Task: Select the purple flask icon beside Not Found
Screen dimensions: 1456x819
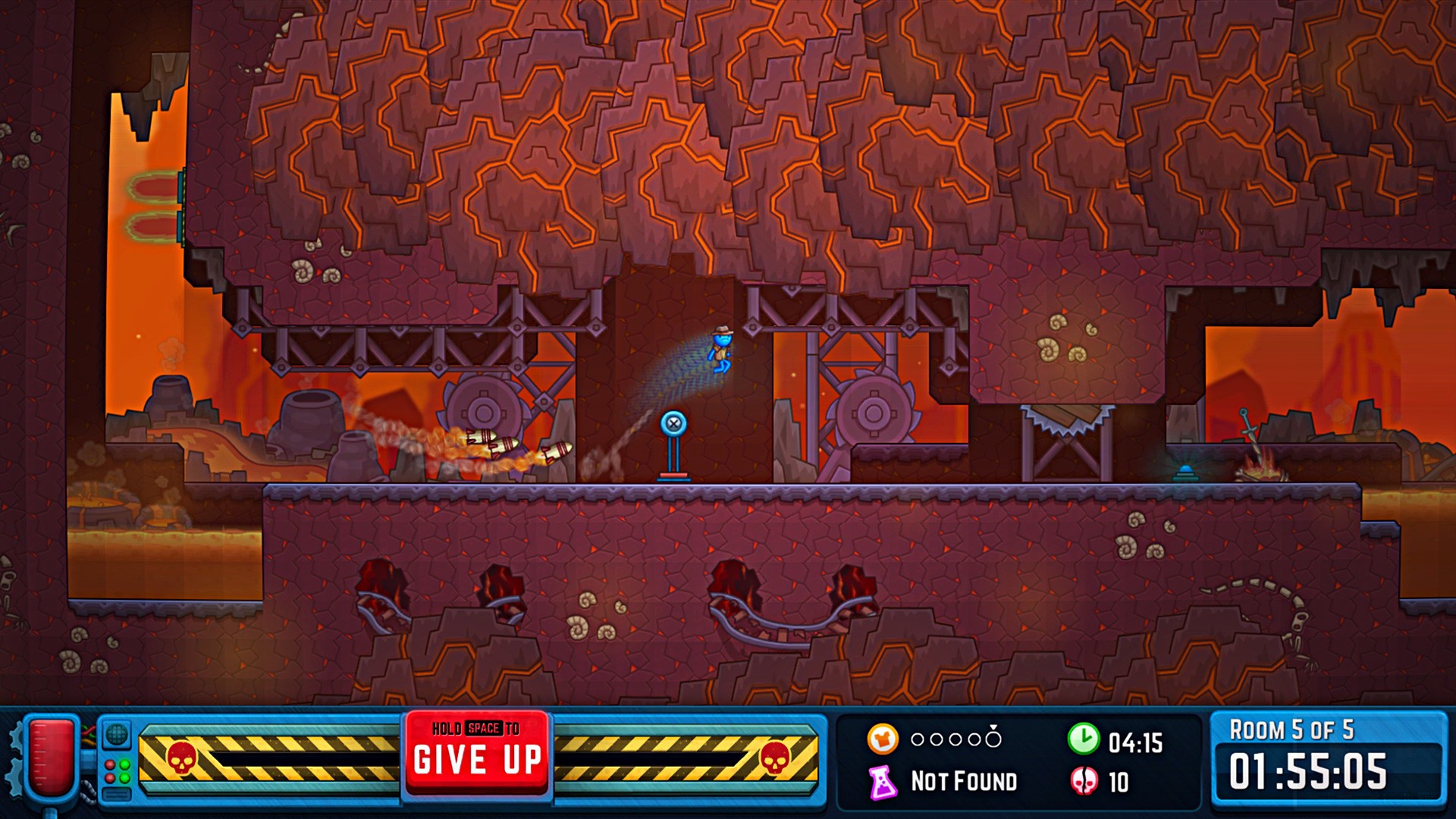Action: pos(882,781)
